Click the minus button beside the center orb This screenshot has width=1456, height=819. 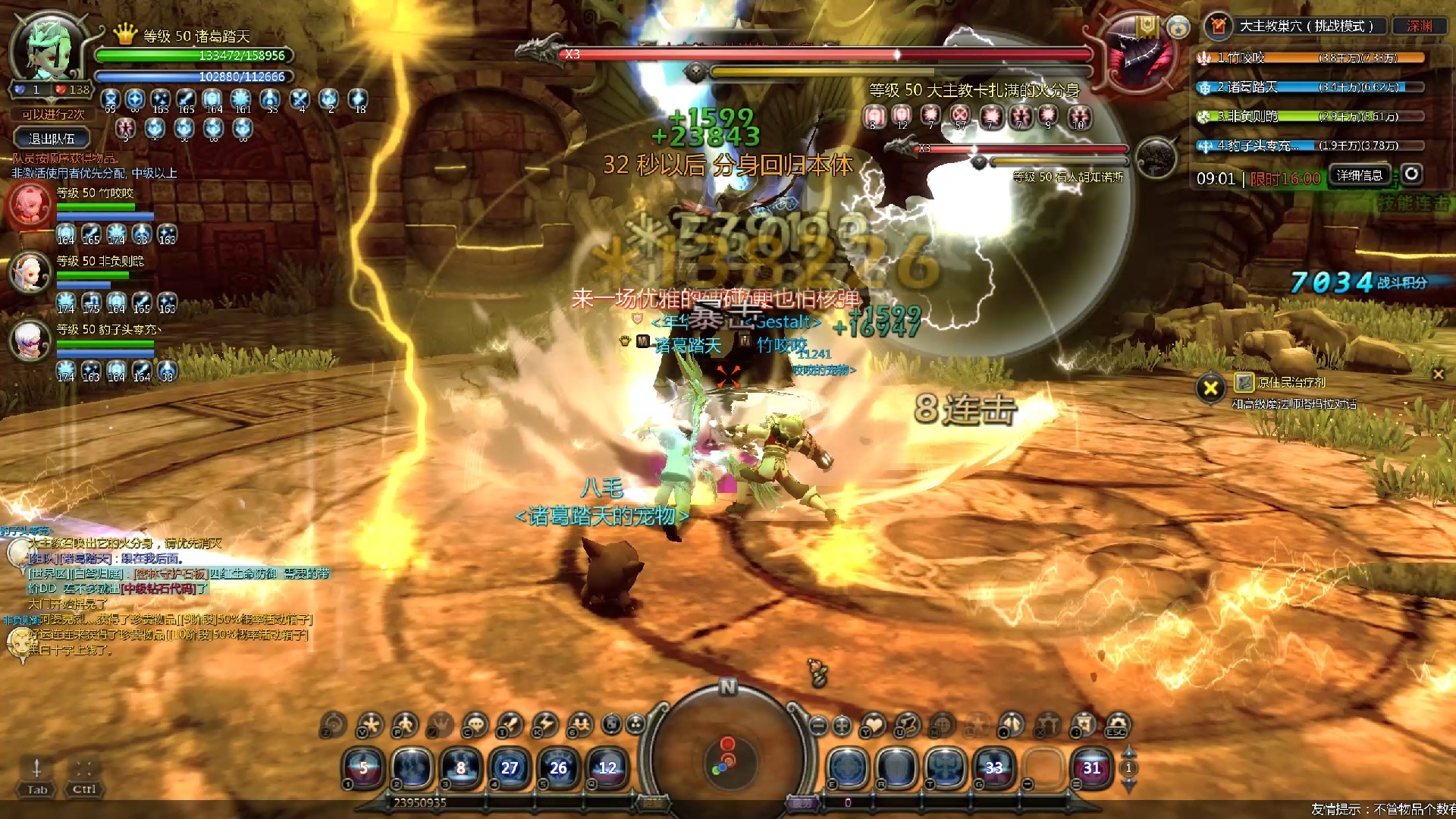(x=817, y=726)
